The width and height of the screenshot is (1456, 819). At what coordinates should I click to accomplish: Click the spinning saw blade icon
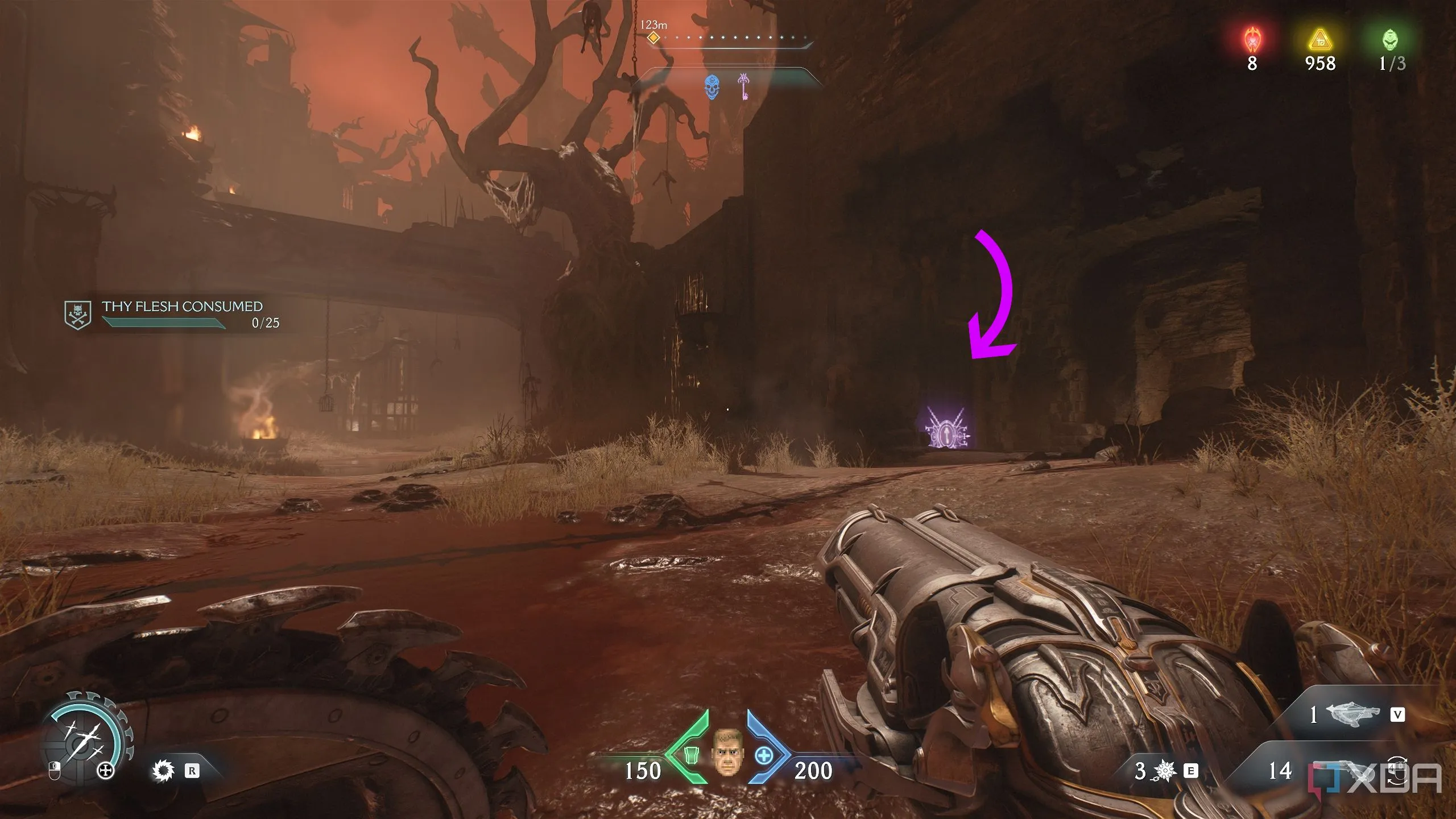[163, 771]
